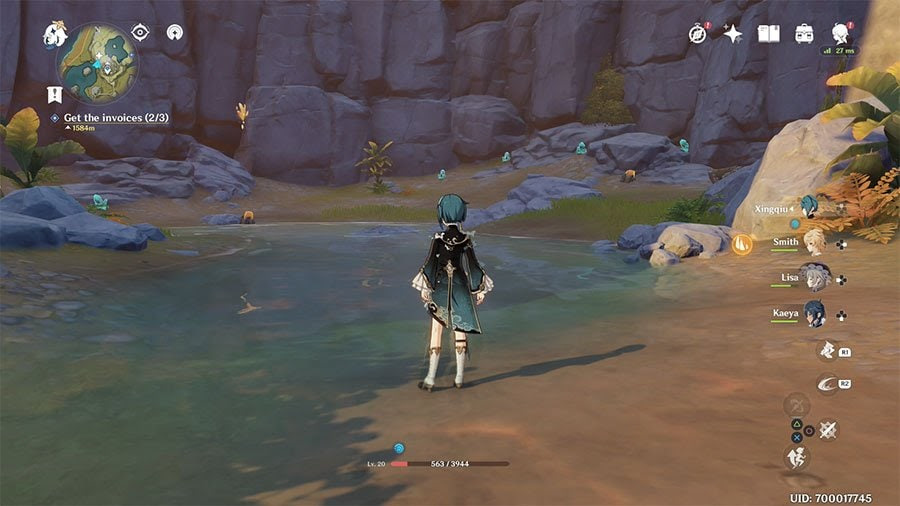The image size is (900, 506).
Task: Open the Paimon main menu
Action: click(x=55, y=35)
